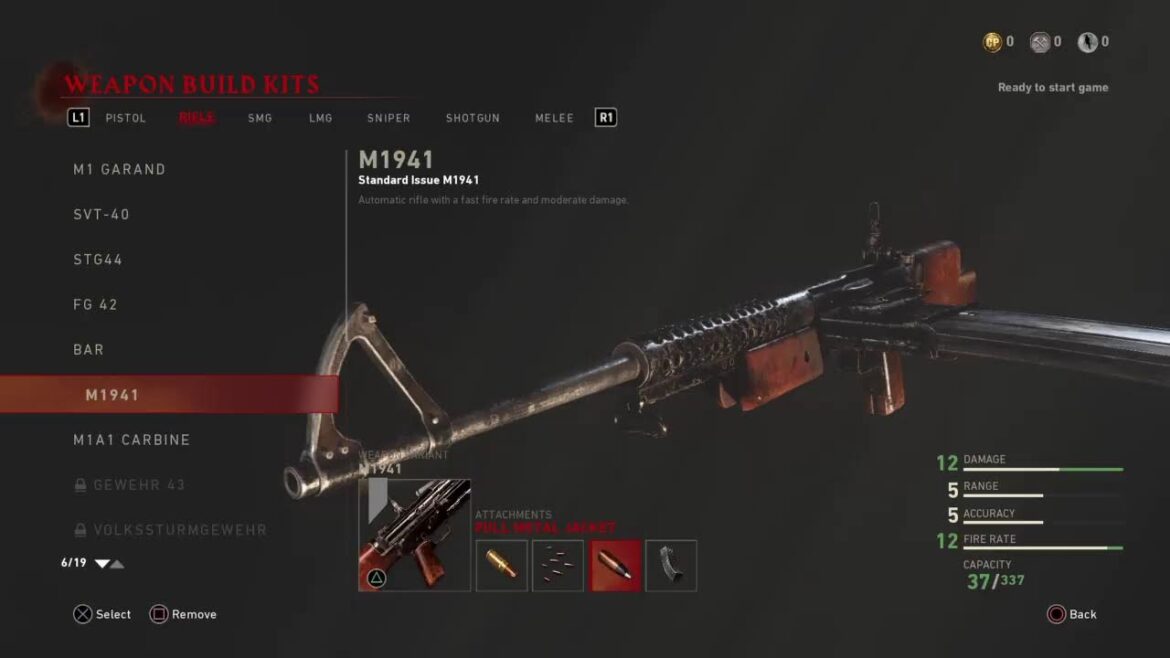Choose the locked Gewehr 43 entry
Screen dimensions: 1170x658
coord(138,484)
